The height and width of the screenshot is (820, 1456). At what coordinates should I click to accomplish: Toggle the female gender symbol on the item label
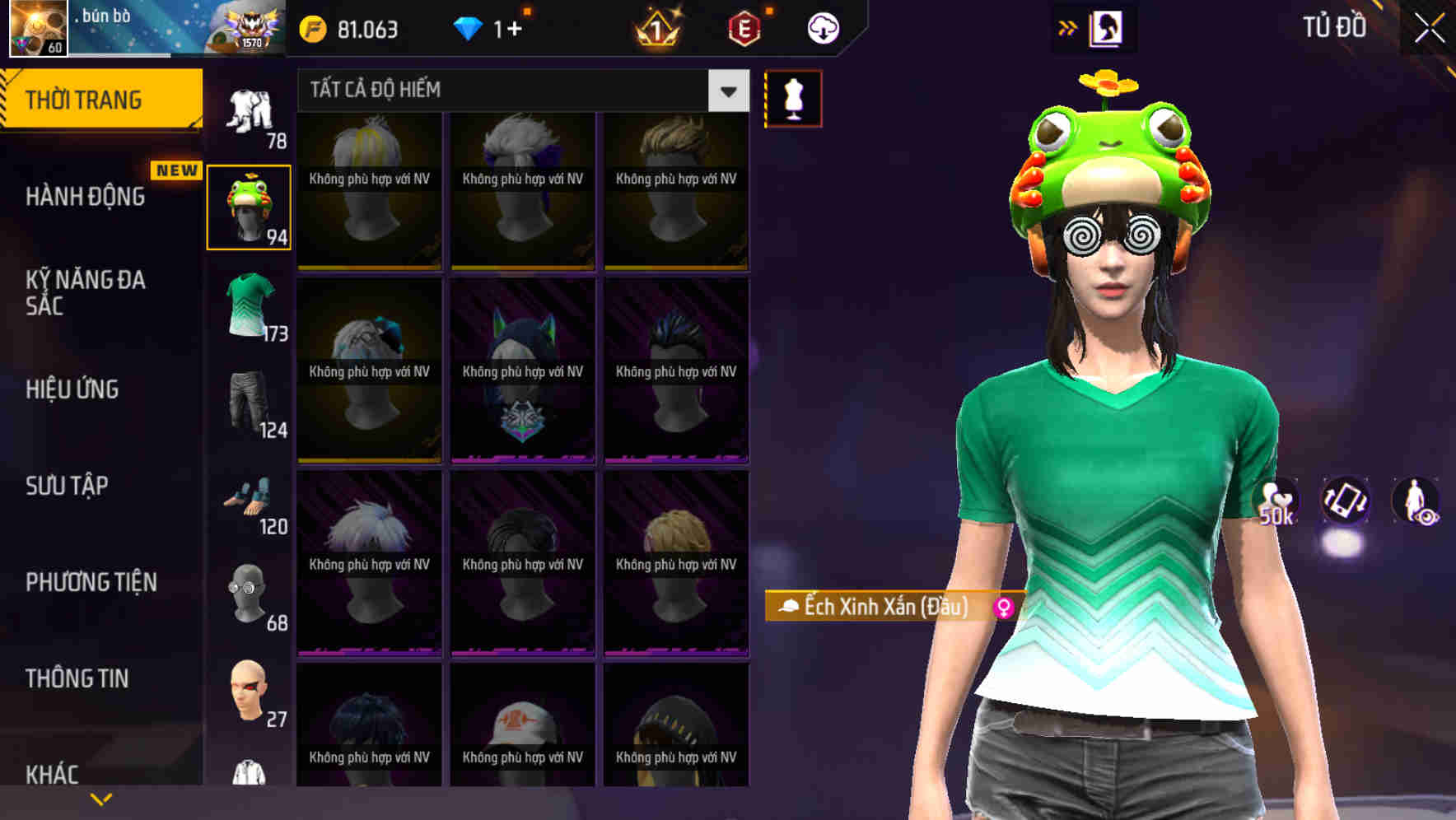click(1005, 608)
